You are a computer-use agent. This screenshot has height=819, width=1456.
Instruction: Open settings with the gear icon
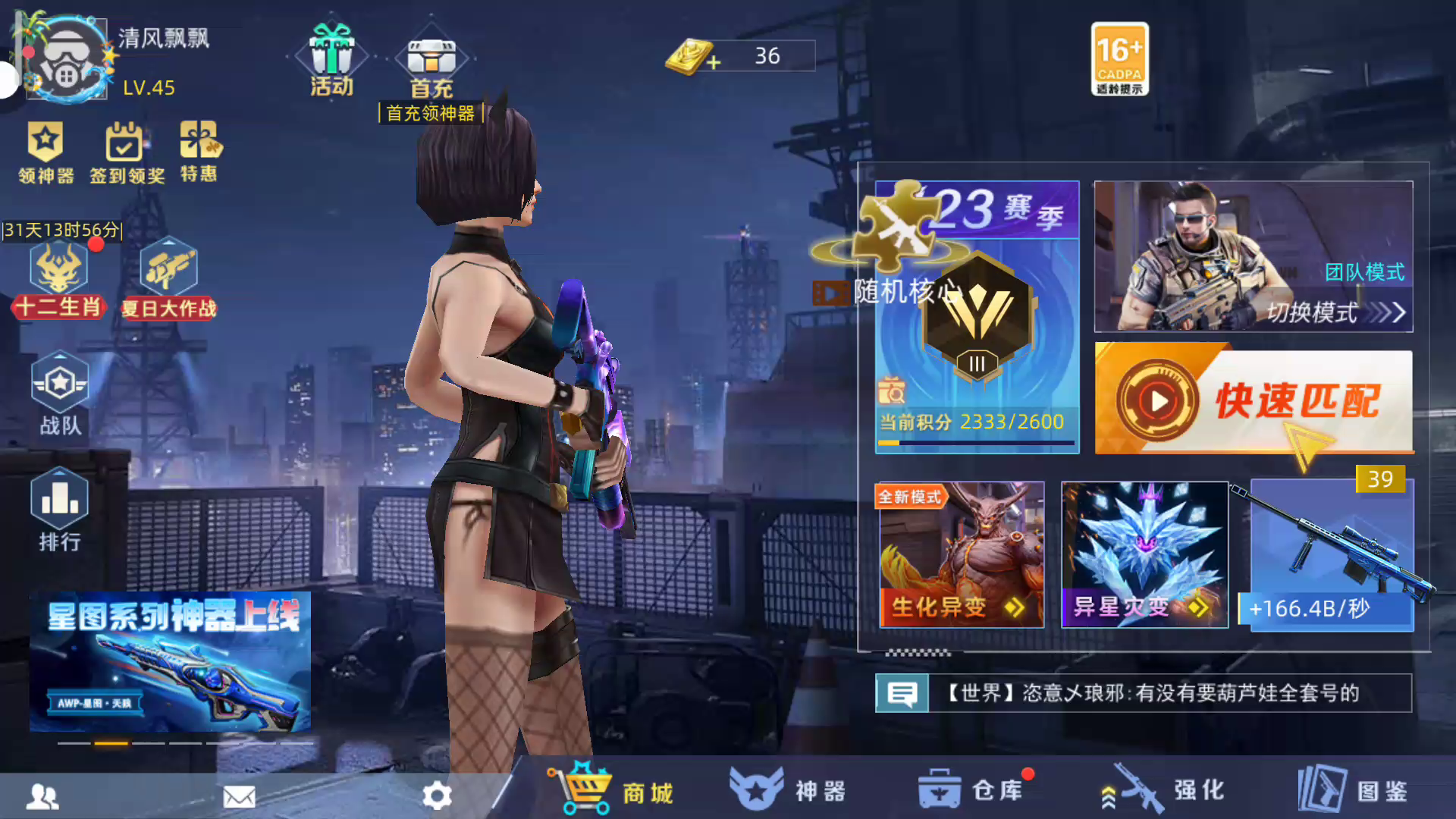click(437, 795)
